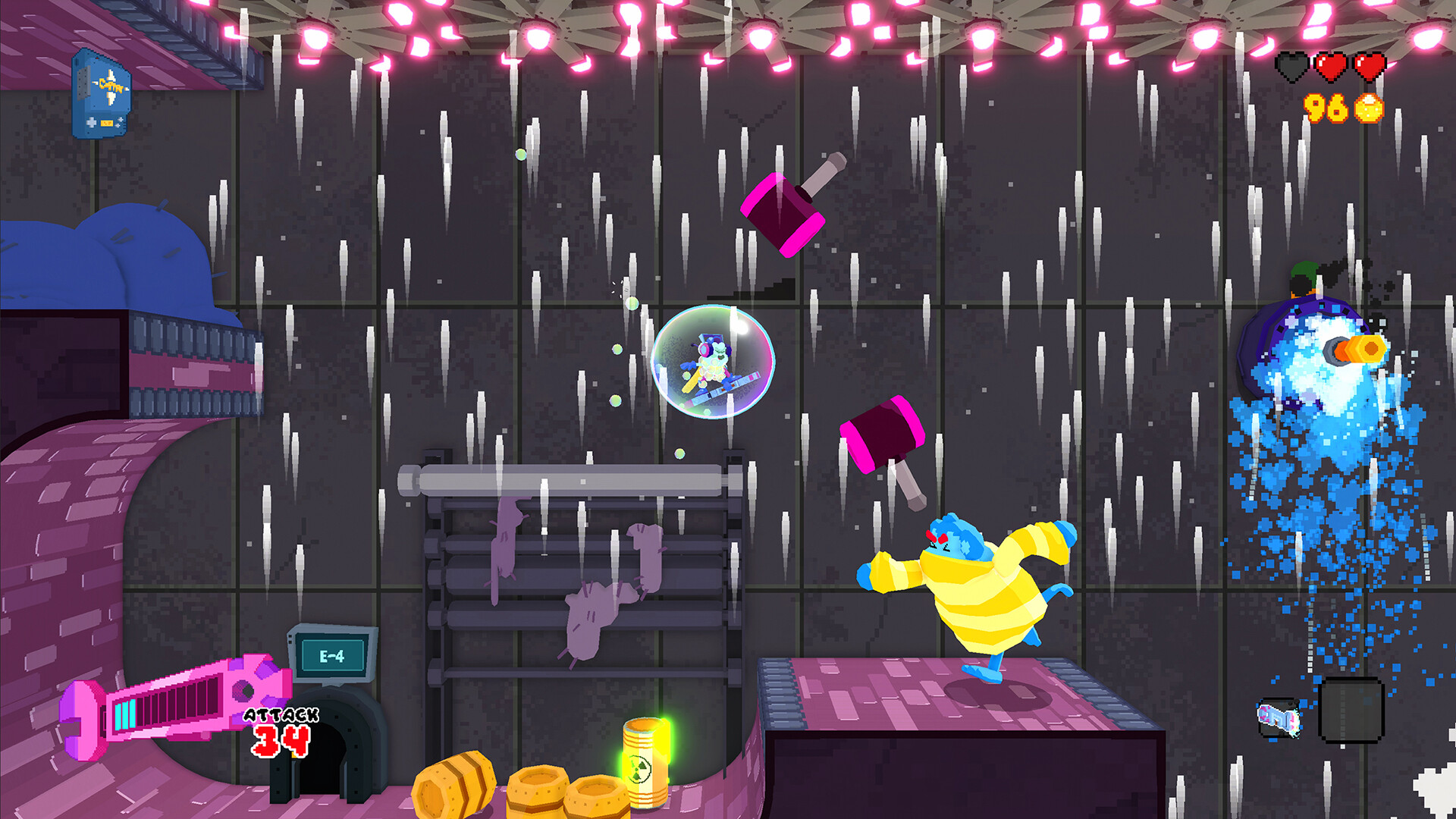Click the first red heart indicator

tap(1333, 66)
